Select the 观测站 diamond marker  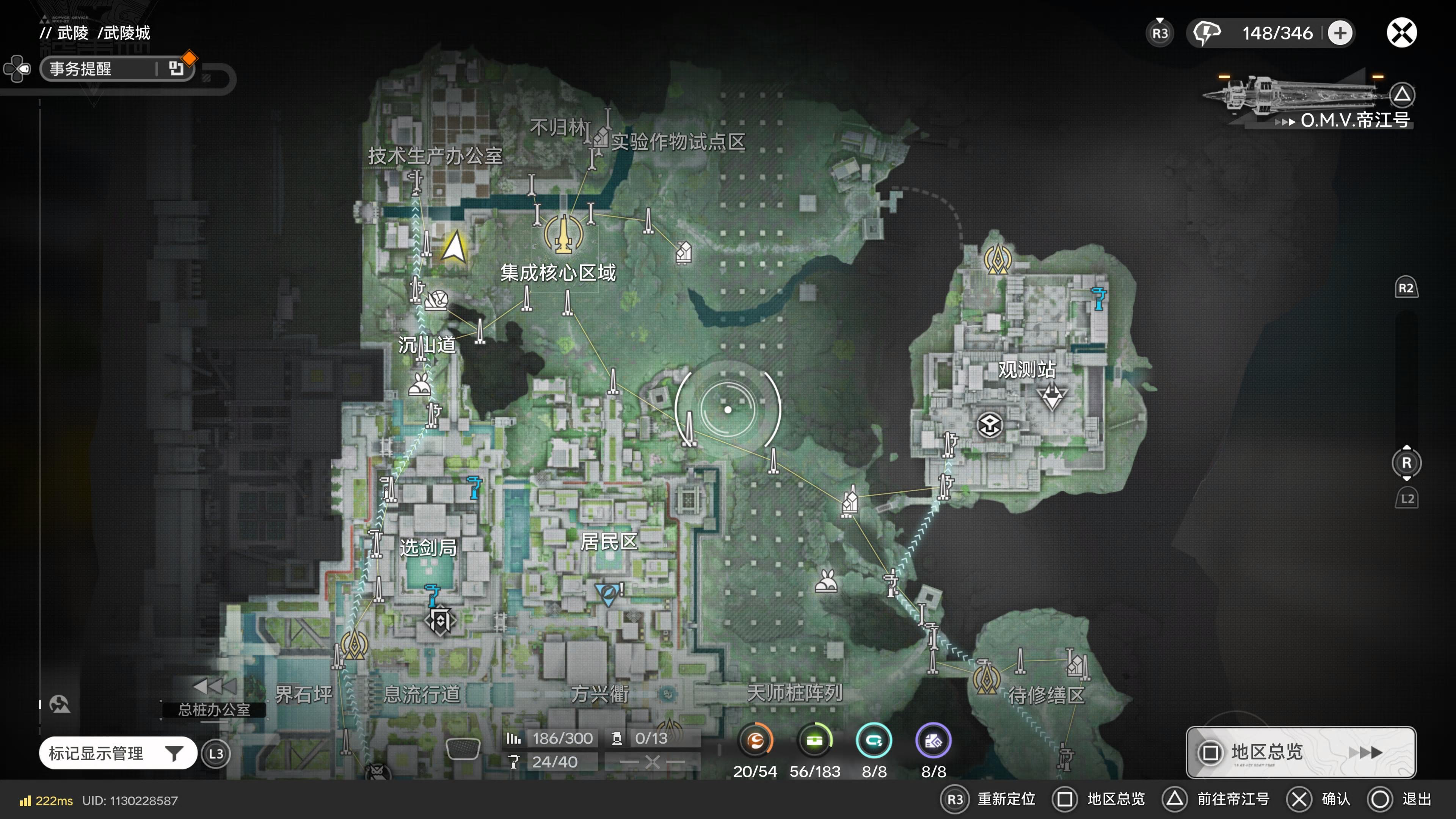(1051, 397)
